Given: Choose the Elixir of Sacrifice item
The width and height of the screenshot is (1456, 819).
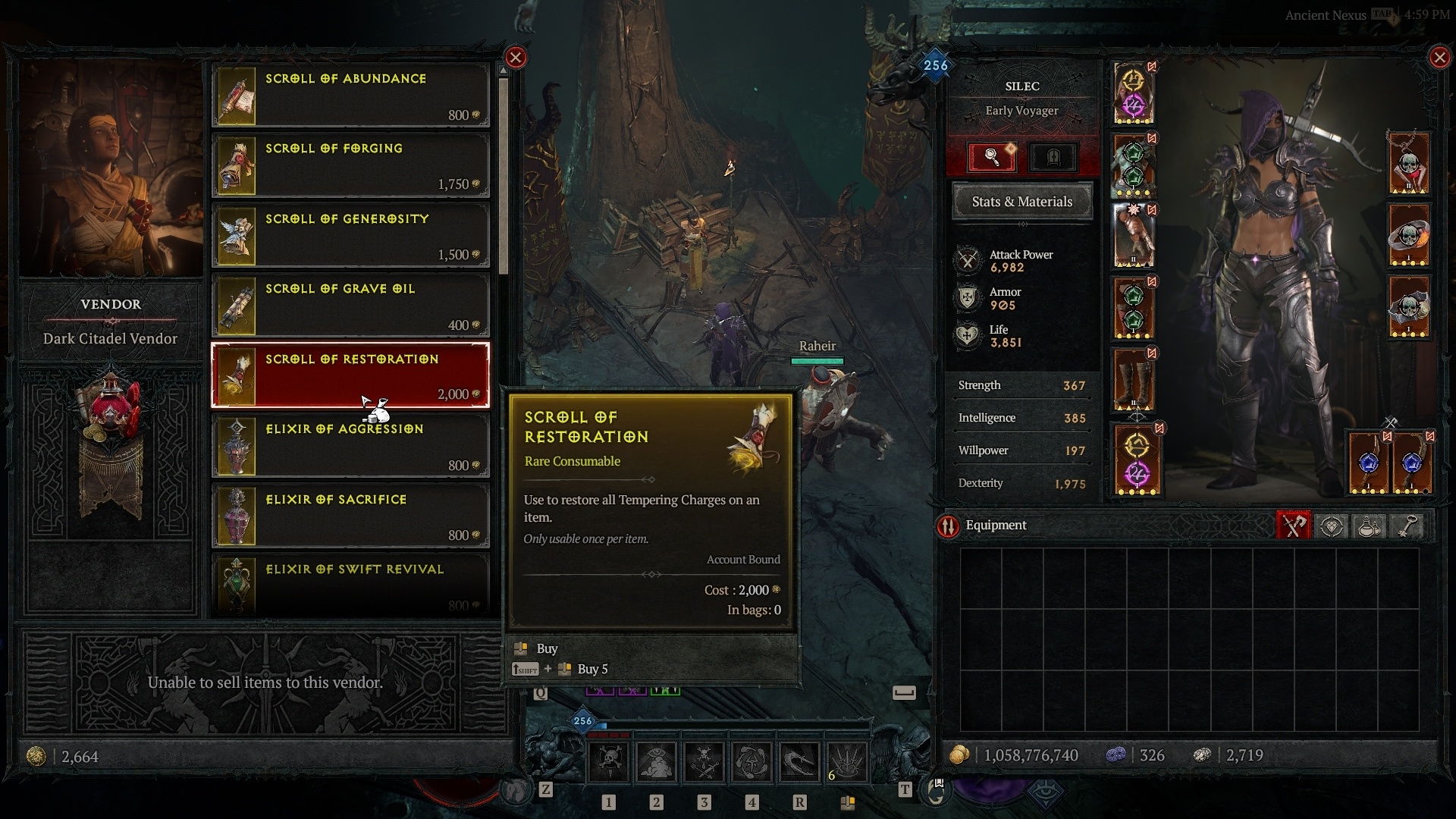Looking at the screenshot, I should pyautogui.click(x=350, y=516).
